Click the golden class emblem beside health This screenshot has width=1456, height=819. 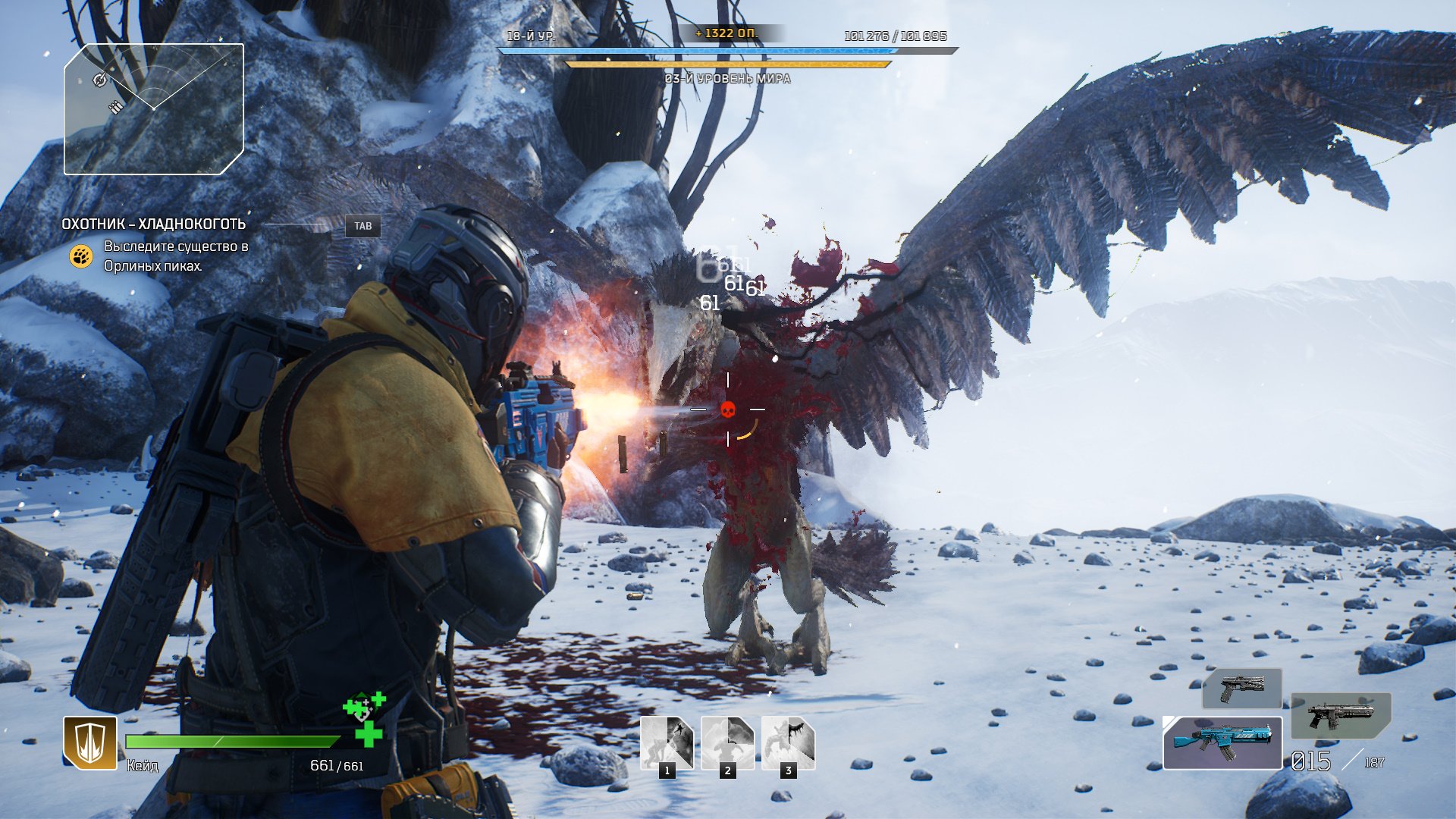point(90,742)
